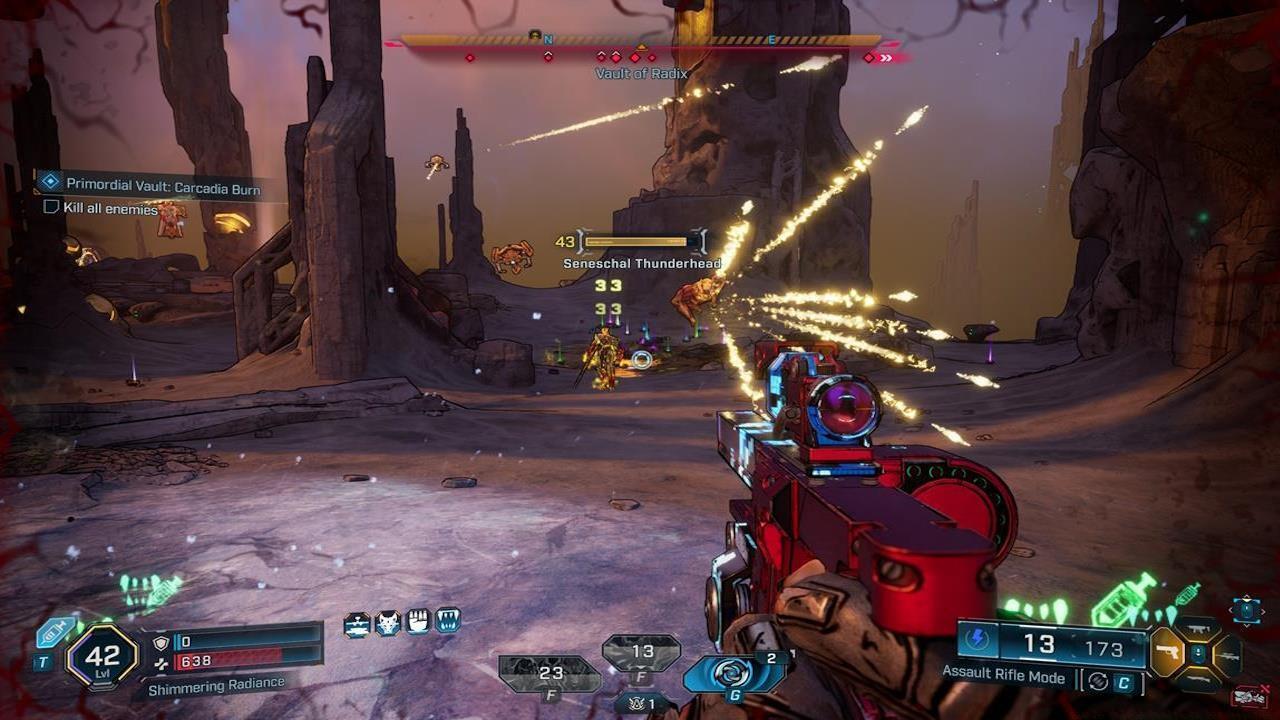Click Seneschal Thunderhead's health bar
The width and height of the screenshot is (1280, 720).
coord(637,241)
